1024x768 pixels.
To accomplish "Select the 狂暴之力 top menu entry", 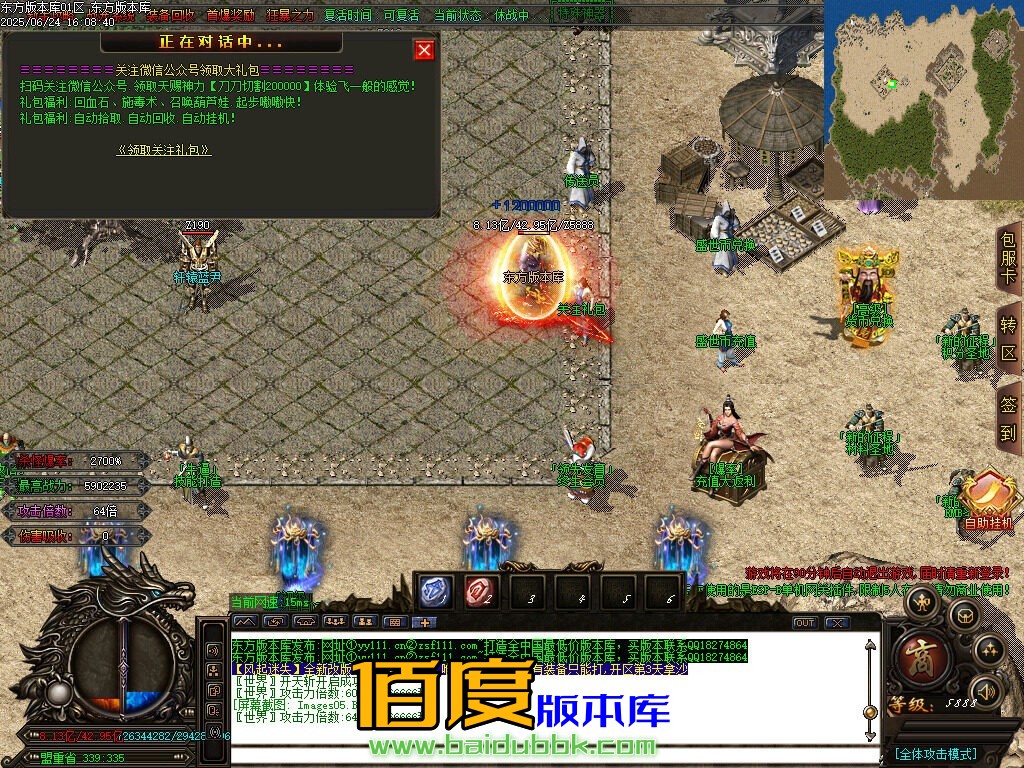I will tap(289, 16).
